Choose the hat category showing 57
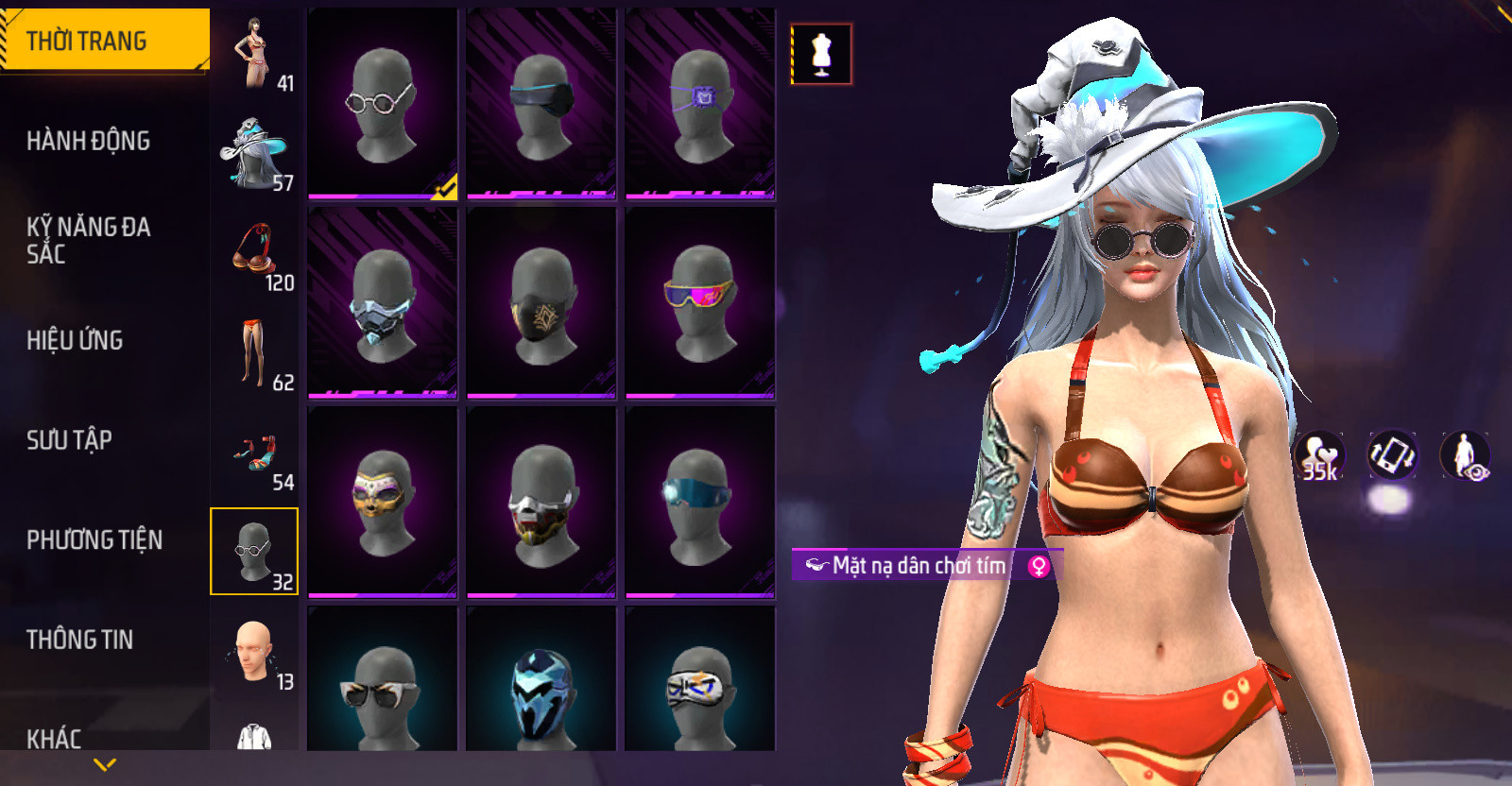The width and height of the screenshot is (1512, 786). tap(254, 154)
